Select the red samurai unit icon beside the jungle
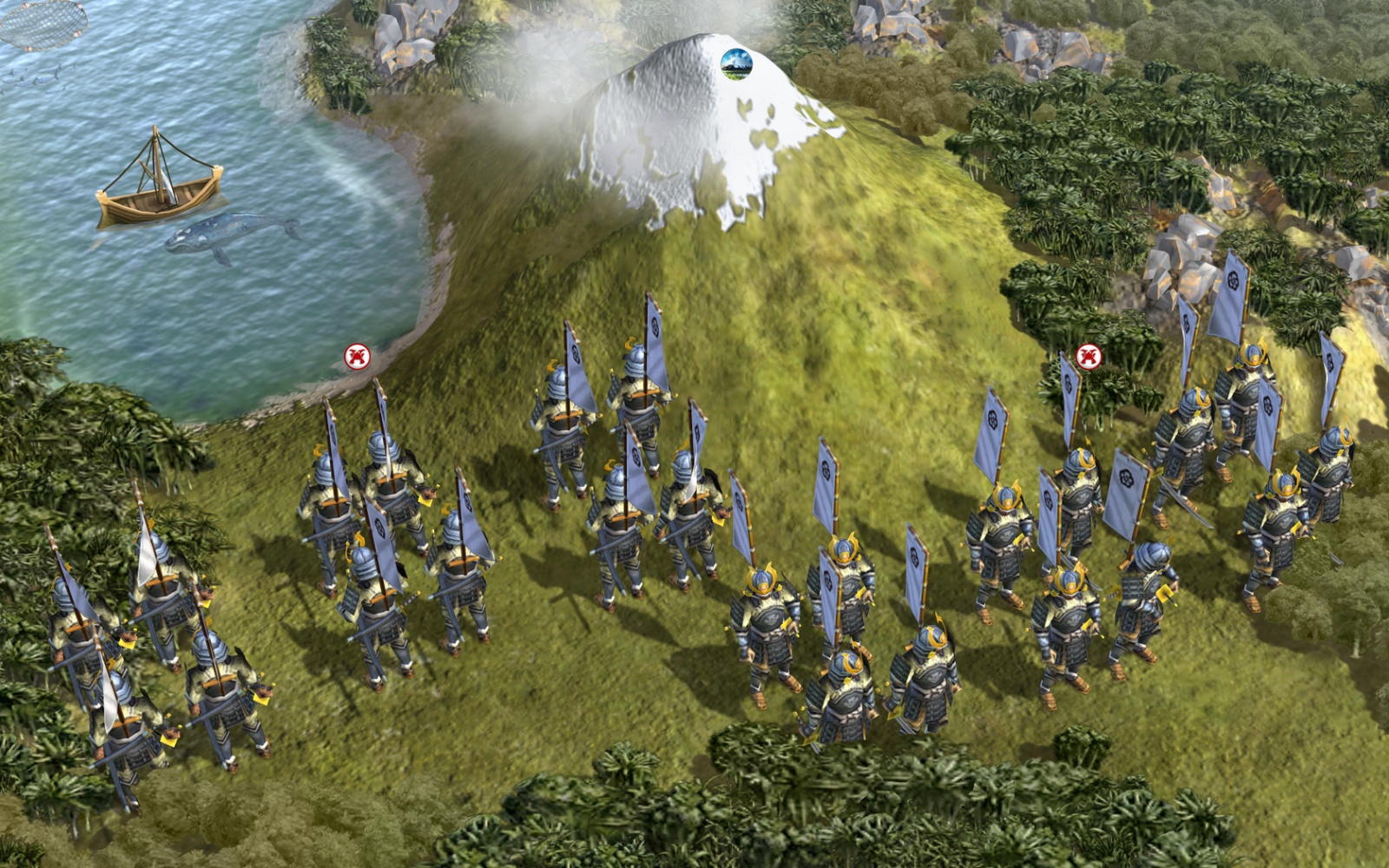The height and width of the screenshot is (868, 1389). tap(1089, 356)
